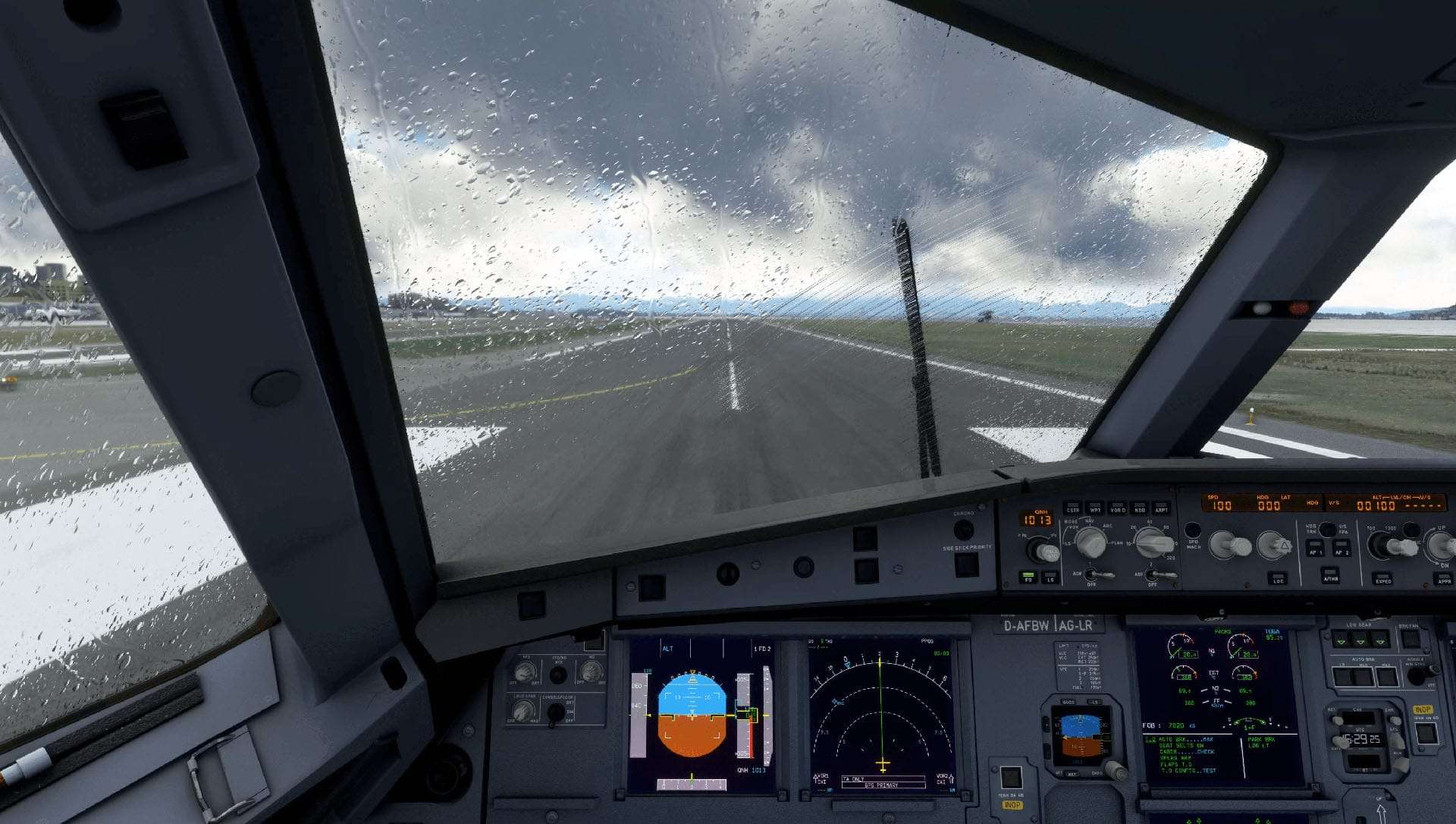Enable the VOR D display button
1456x824 pixels.
1117,507
